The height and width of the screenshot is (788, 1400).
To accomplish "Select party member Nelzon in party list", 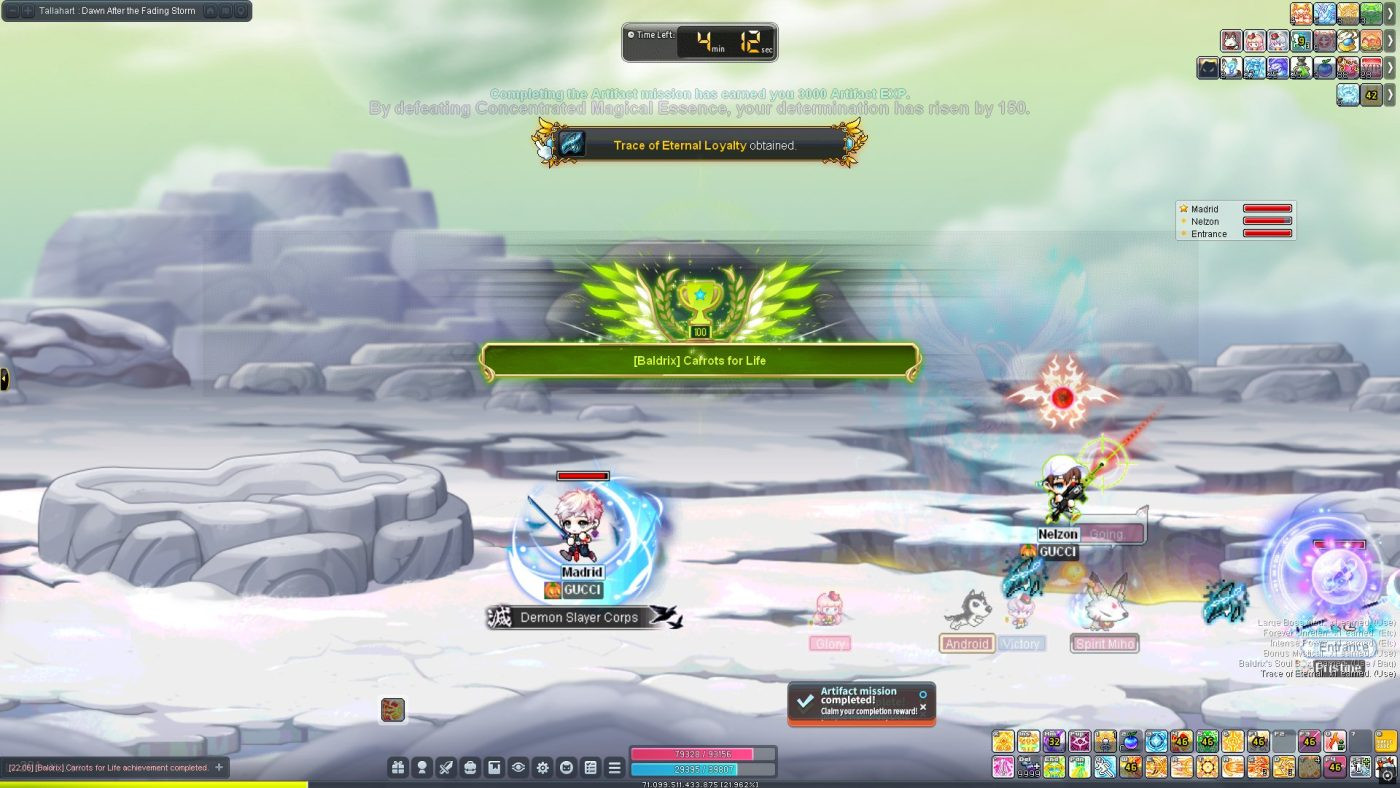I will [x=1205, y=221].
